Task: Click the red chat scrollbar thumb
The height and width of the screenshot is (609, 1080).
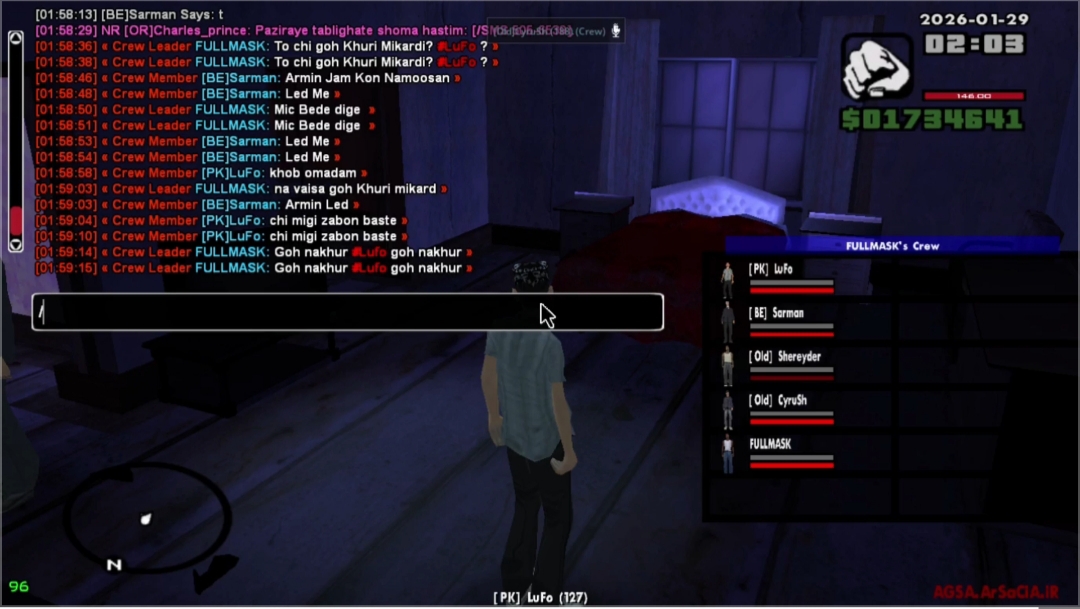Action: [15, 219]
